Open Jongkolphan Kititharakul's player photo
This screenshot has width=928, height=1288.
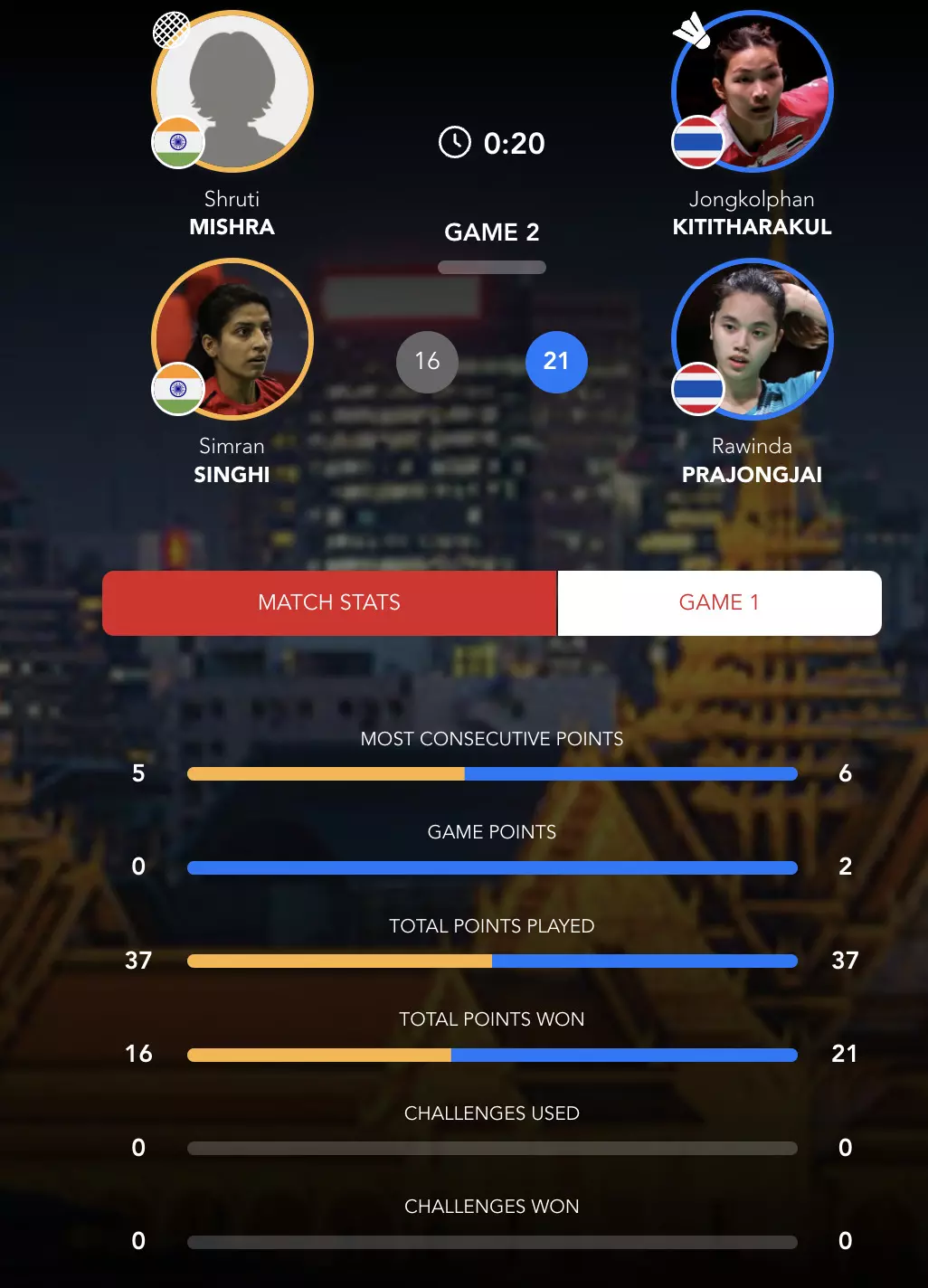pos(753,91)
